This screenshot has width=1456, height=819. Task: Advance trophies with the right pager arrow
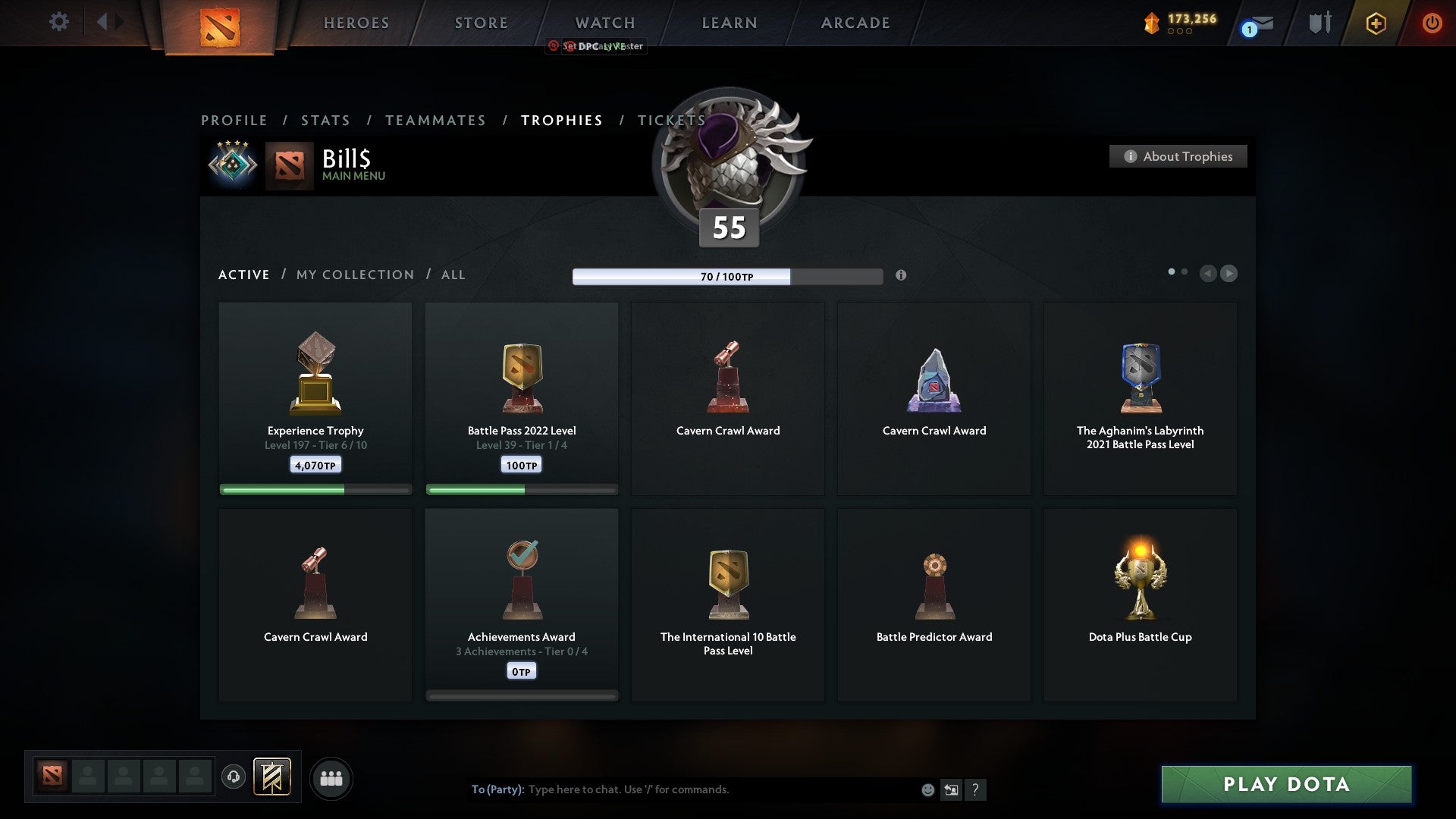point(1228,274)
